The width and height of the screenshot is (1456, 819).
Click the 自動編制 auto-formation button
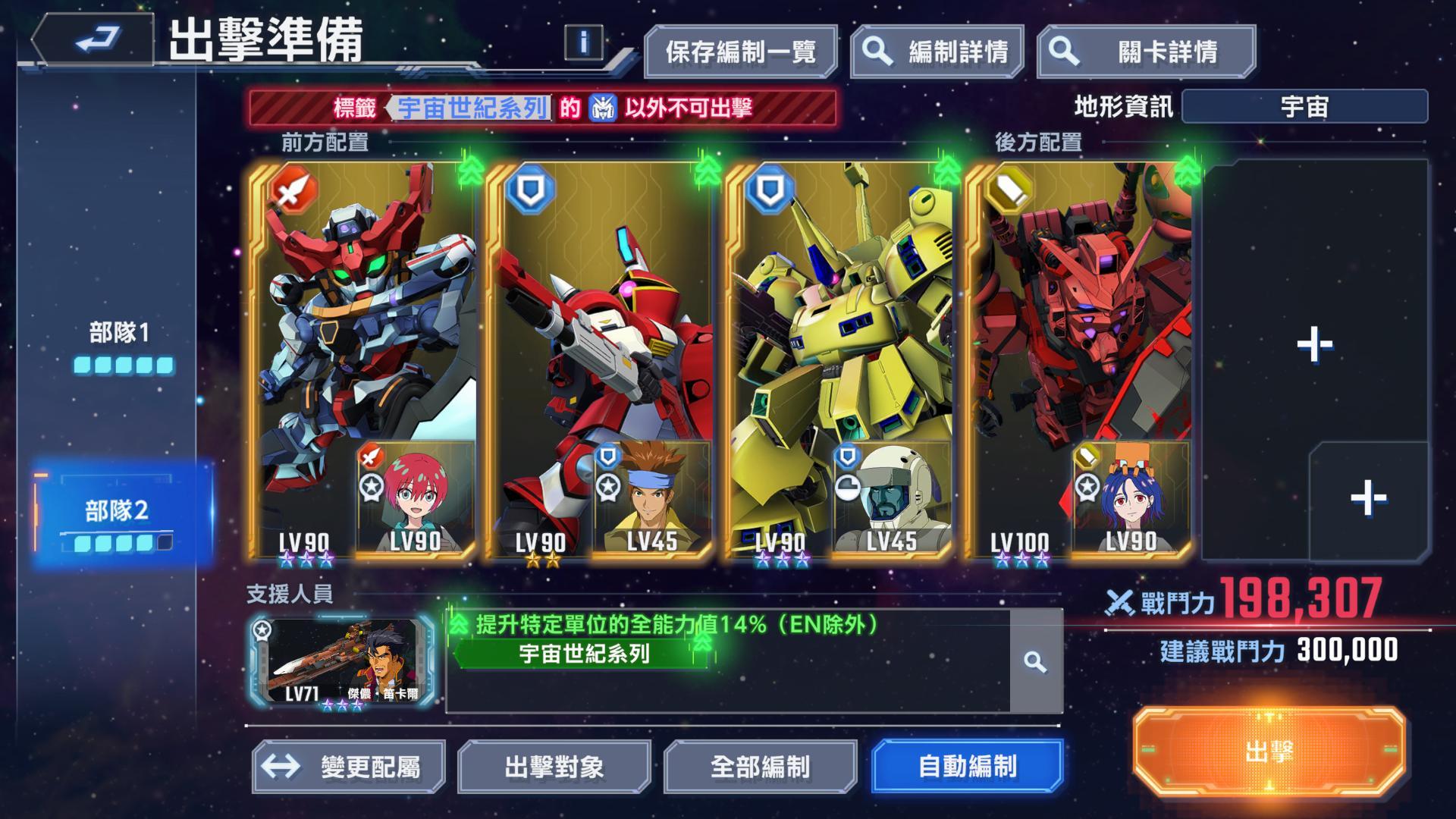point(966,768)
